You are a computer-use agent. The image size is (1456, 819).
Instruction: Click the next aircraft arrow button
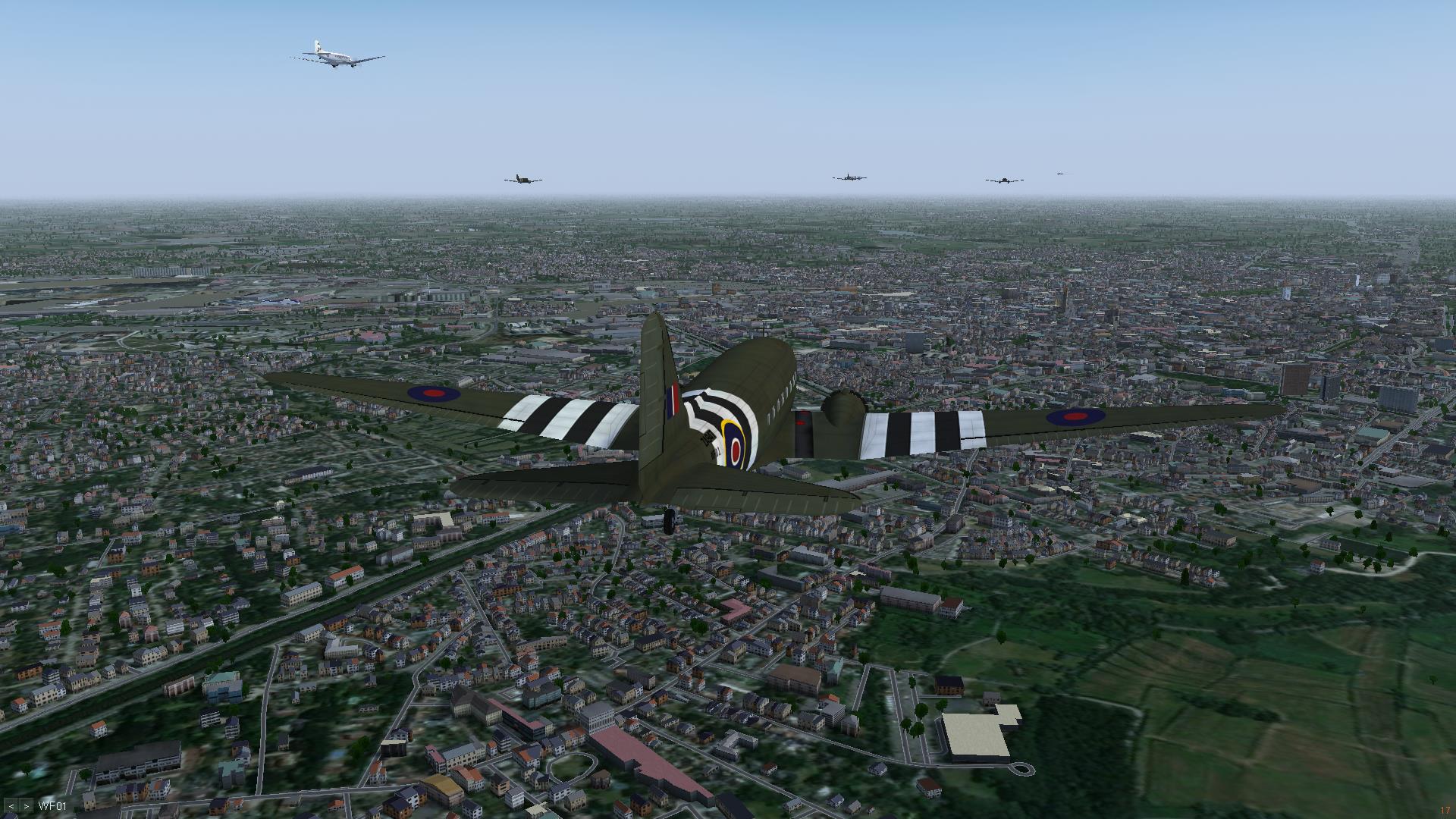27,806
